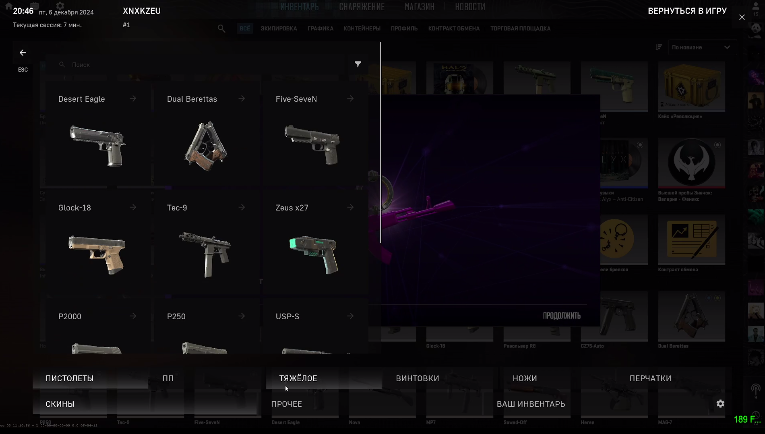Click the gear settings icon
Image resolution: width=765 pixels, height=434 pixels.
tap(720, 404)
